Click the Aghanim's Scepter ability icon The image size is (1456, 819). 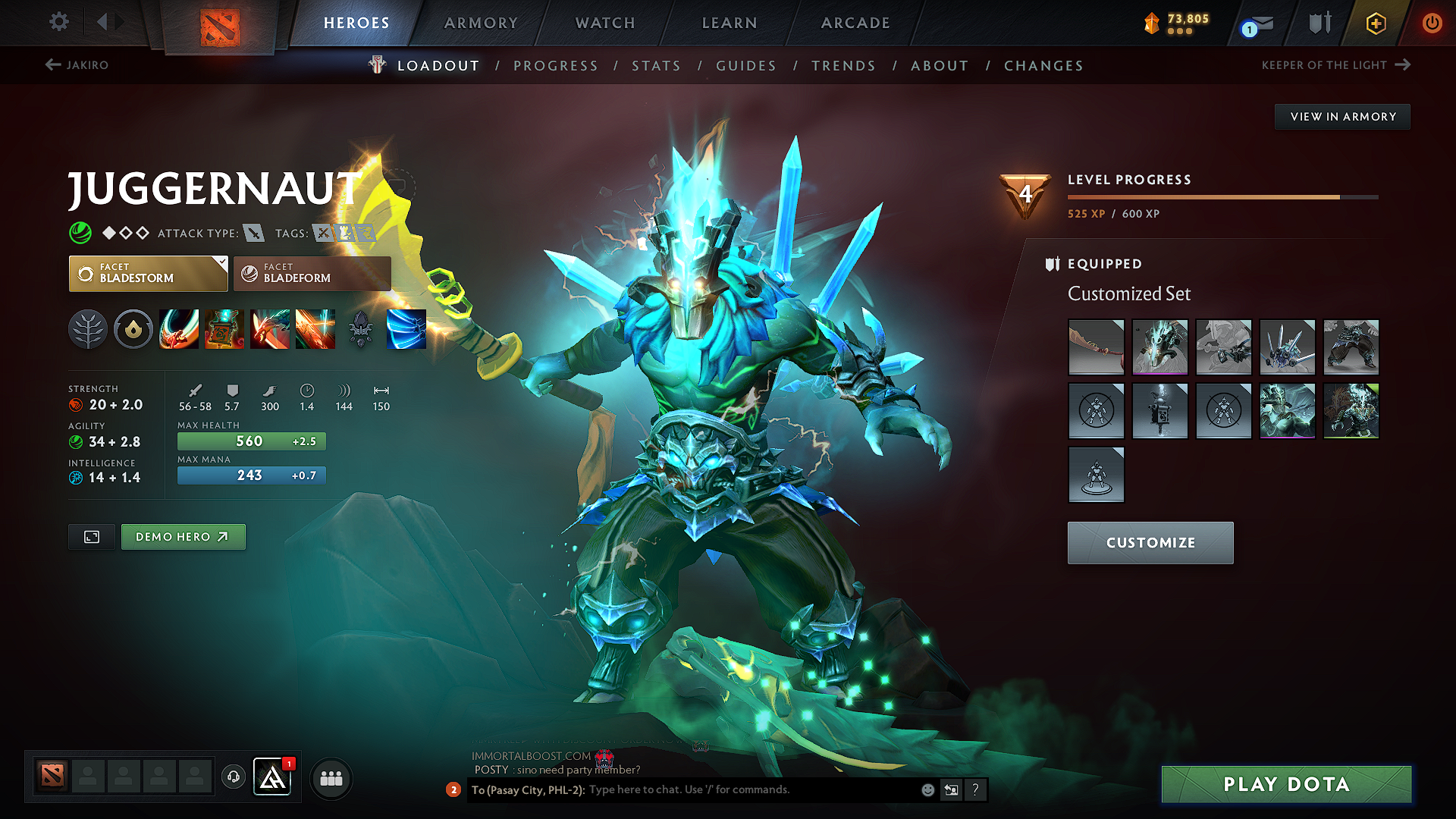coord(406,329)
